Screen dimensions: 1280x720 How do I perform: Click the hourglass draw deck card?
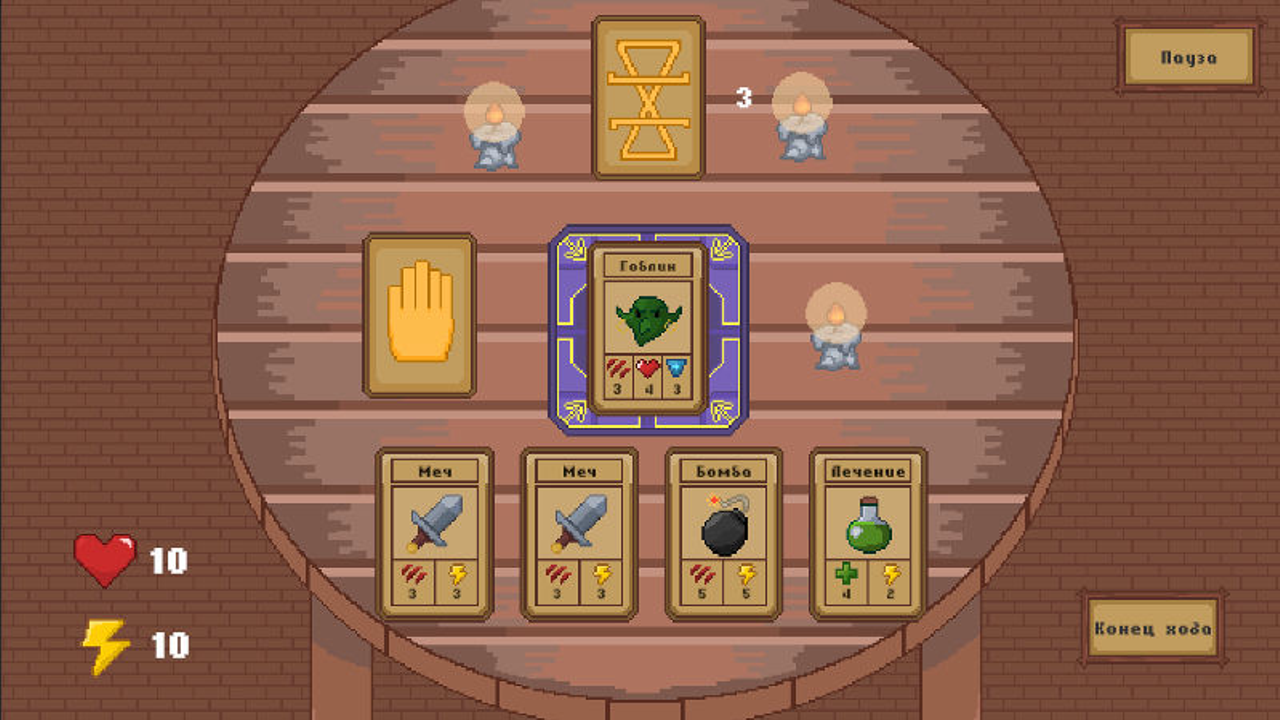[x=649, y=93]
